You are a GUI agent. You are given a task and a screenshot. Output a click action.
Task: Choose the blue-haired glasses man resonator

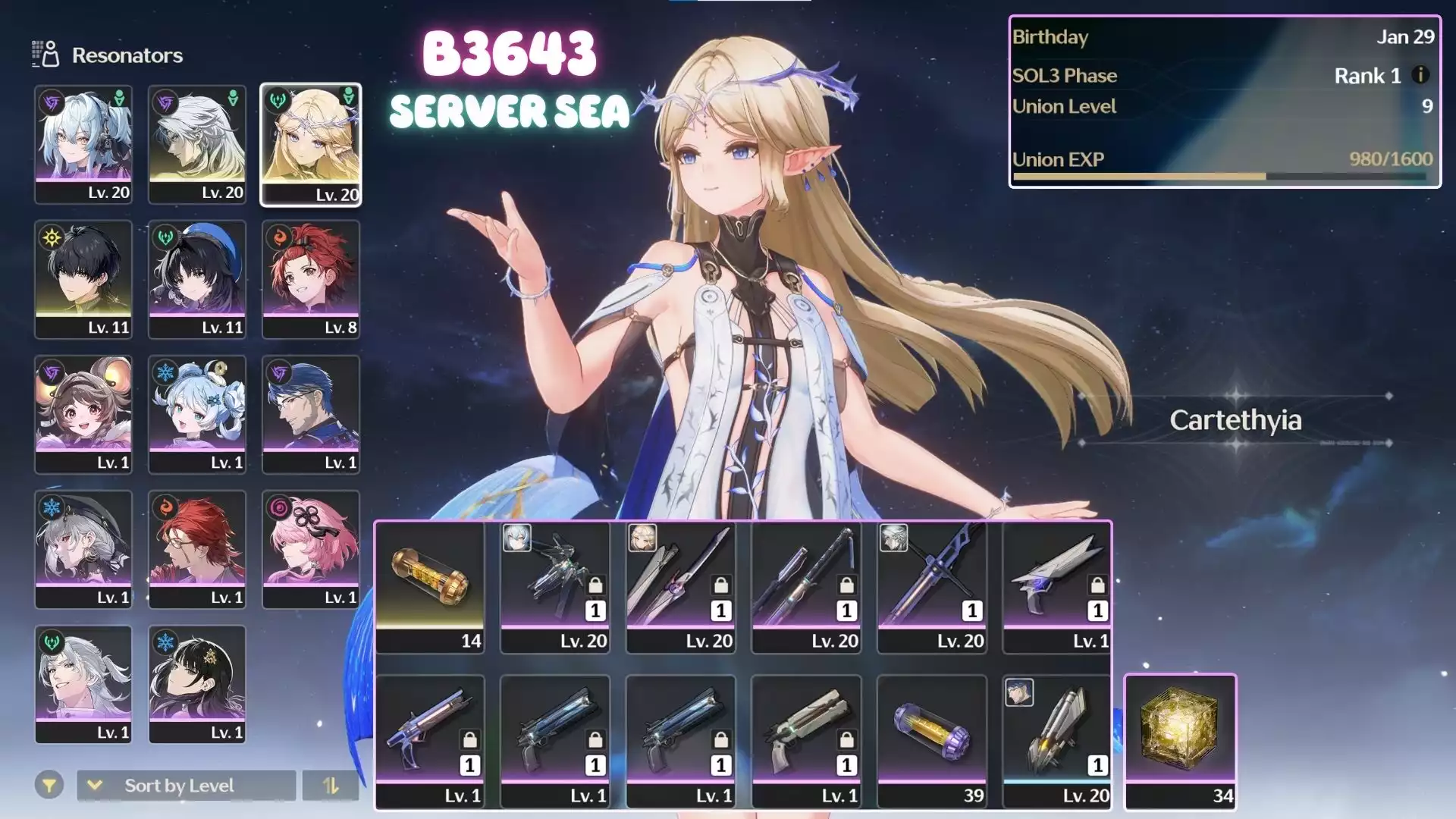point(311,413)
